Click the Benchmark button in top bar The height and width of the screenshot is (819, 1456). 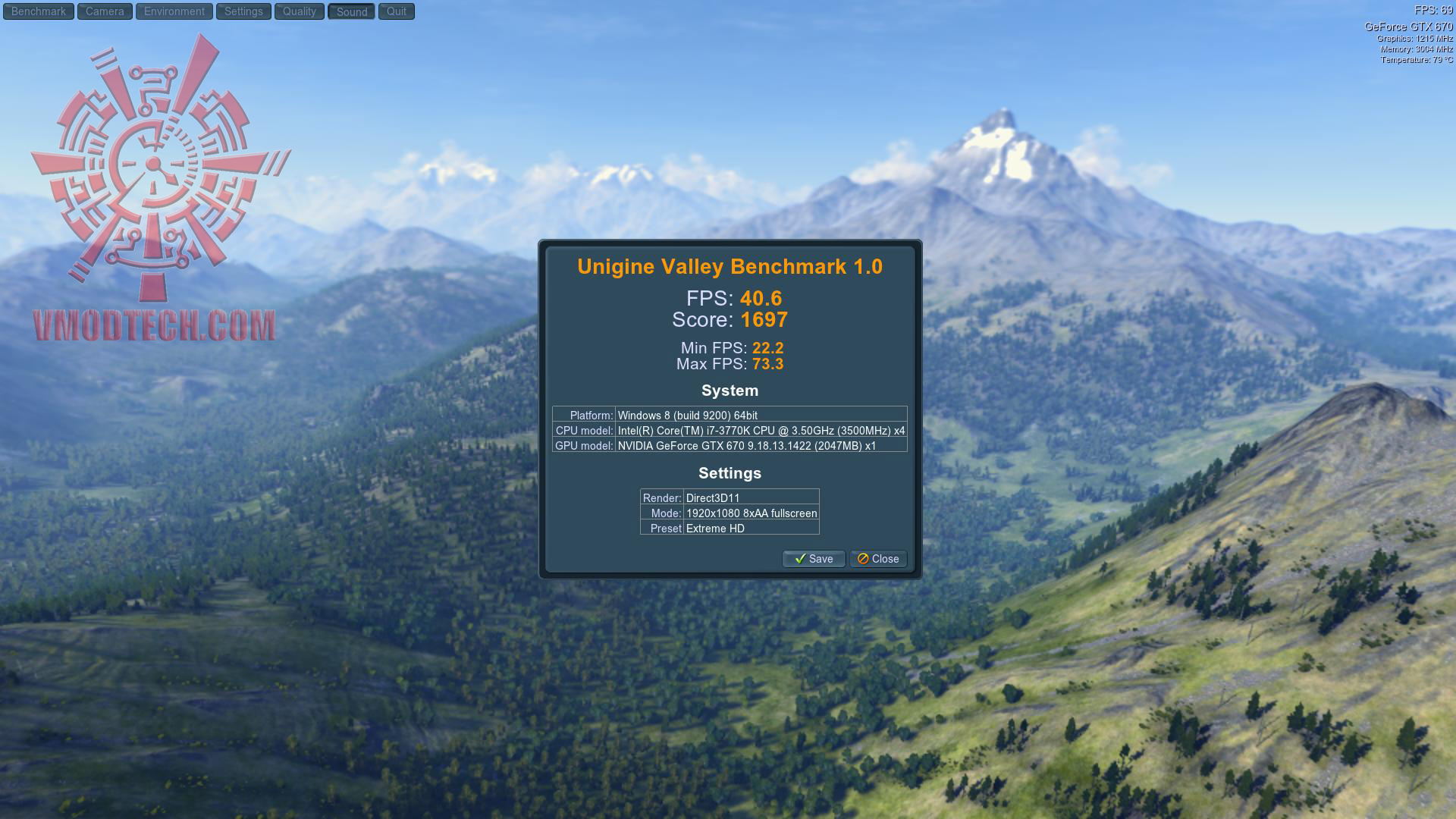tap(39, 11)
